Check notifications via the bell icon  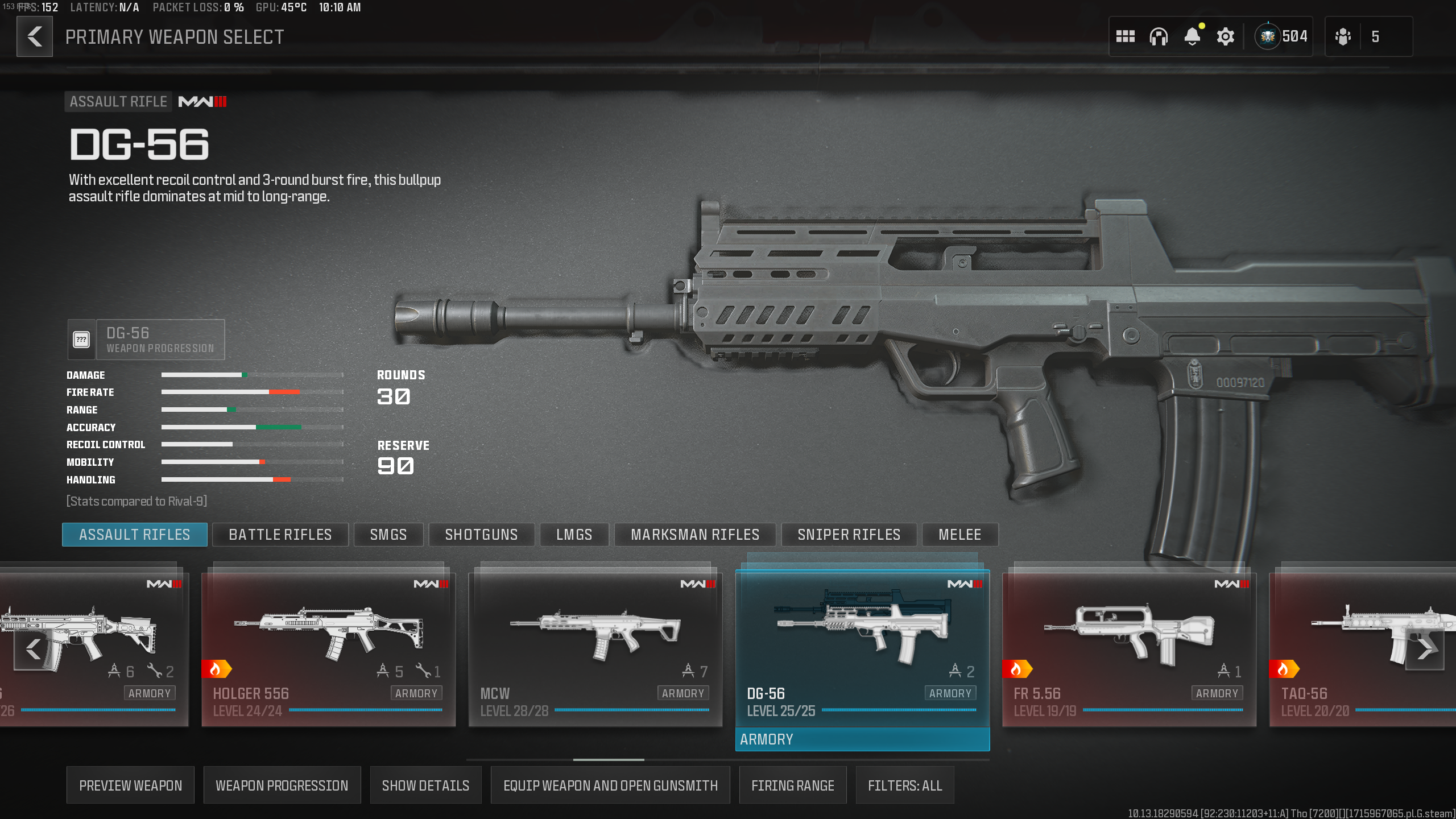1193,36
